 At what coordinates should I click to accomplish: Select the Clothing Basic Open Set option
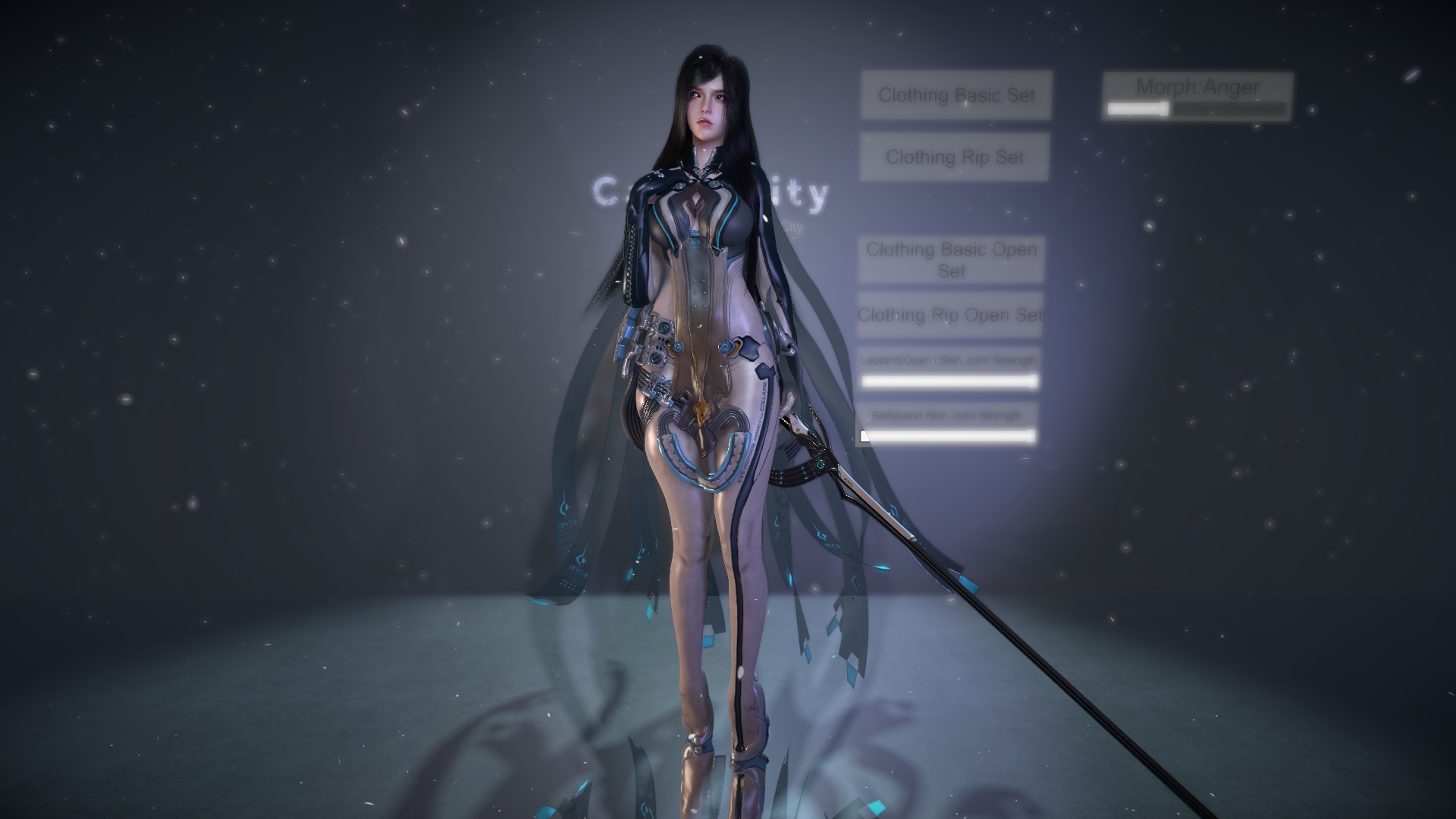(x=951, y=261)
